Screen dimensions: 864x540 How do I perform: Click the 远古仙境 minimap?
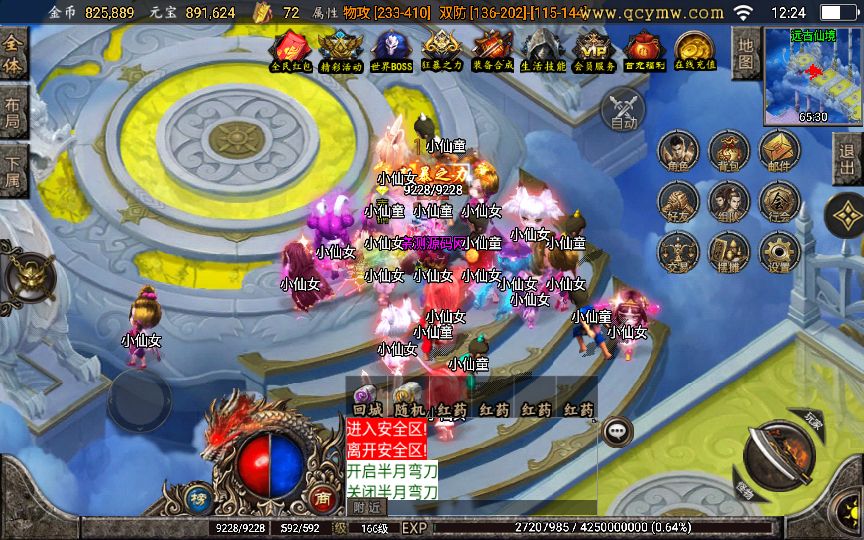coord(811,74)
